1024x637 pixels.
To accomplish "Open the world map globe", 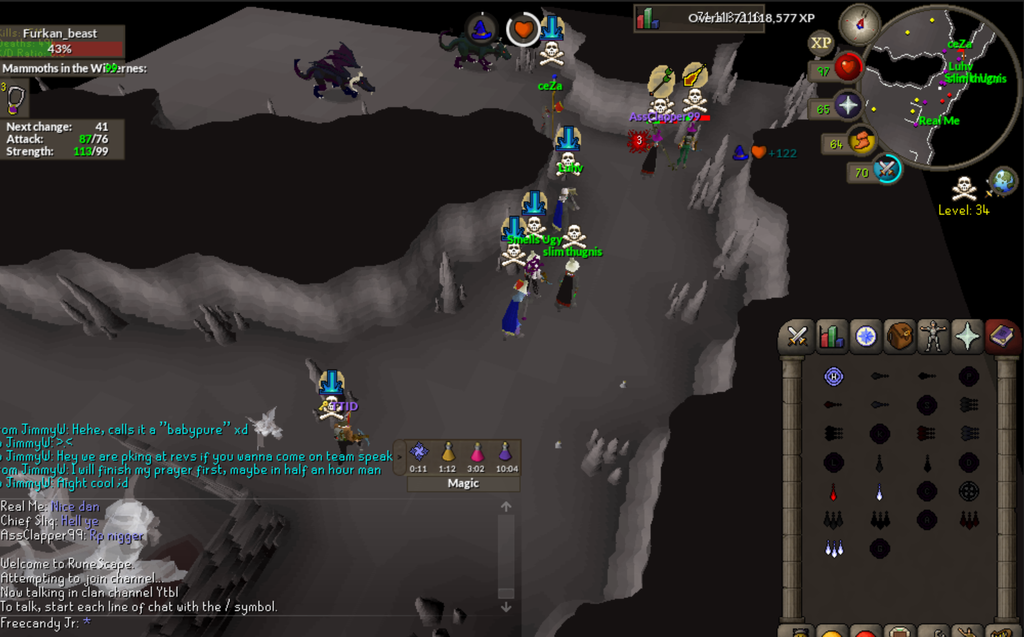I will [x=1003, y=181].
